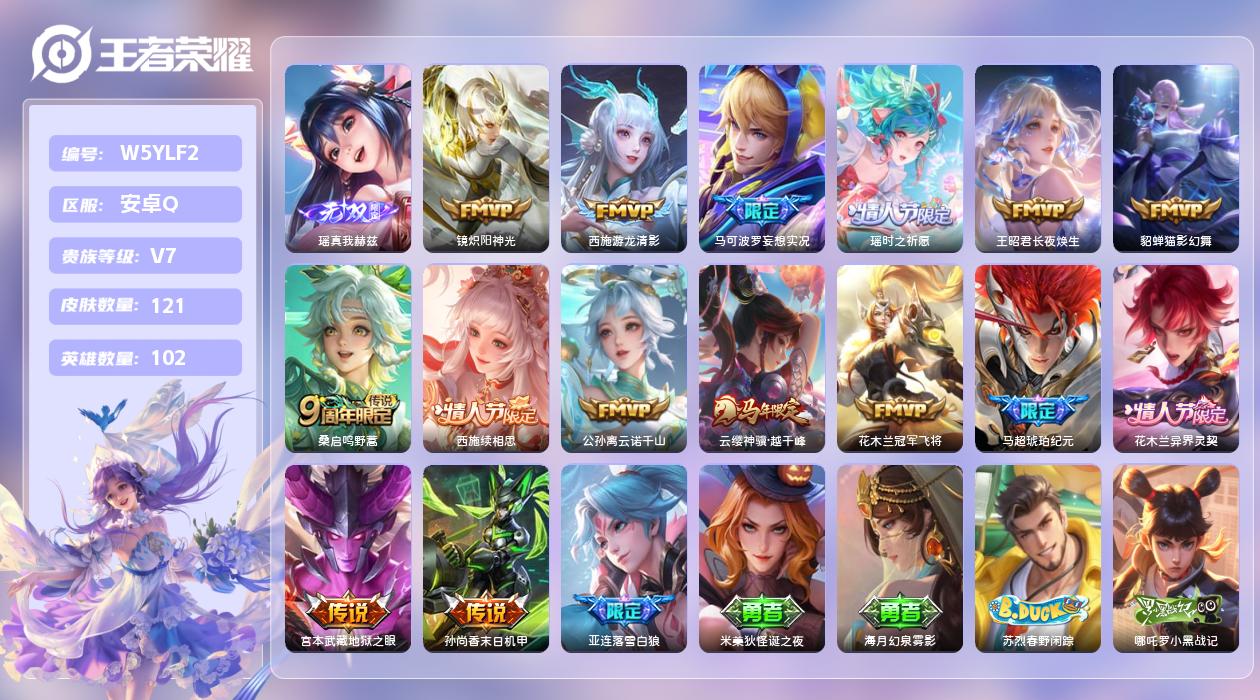Image resolution: width=1260 pixels, height=700 pixels.
Task: Select the 宫本武藏地狱之眼 skin card
Action: click(348, 558)
